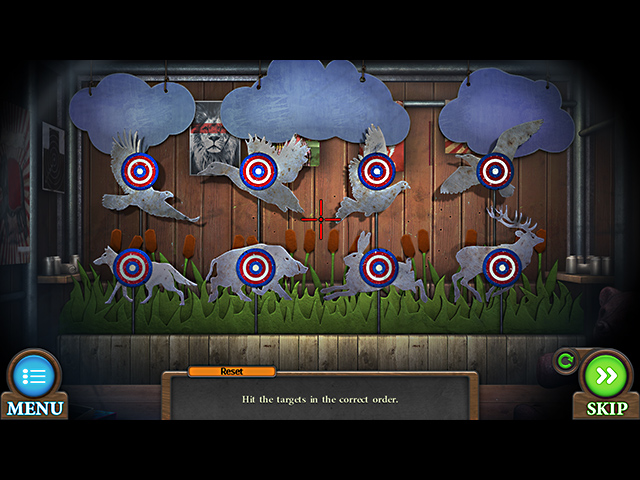640x480 pixels.
Task: Click the small green circular arrow icon
Action: (x=564, y=361)
